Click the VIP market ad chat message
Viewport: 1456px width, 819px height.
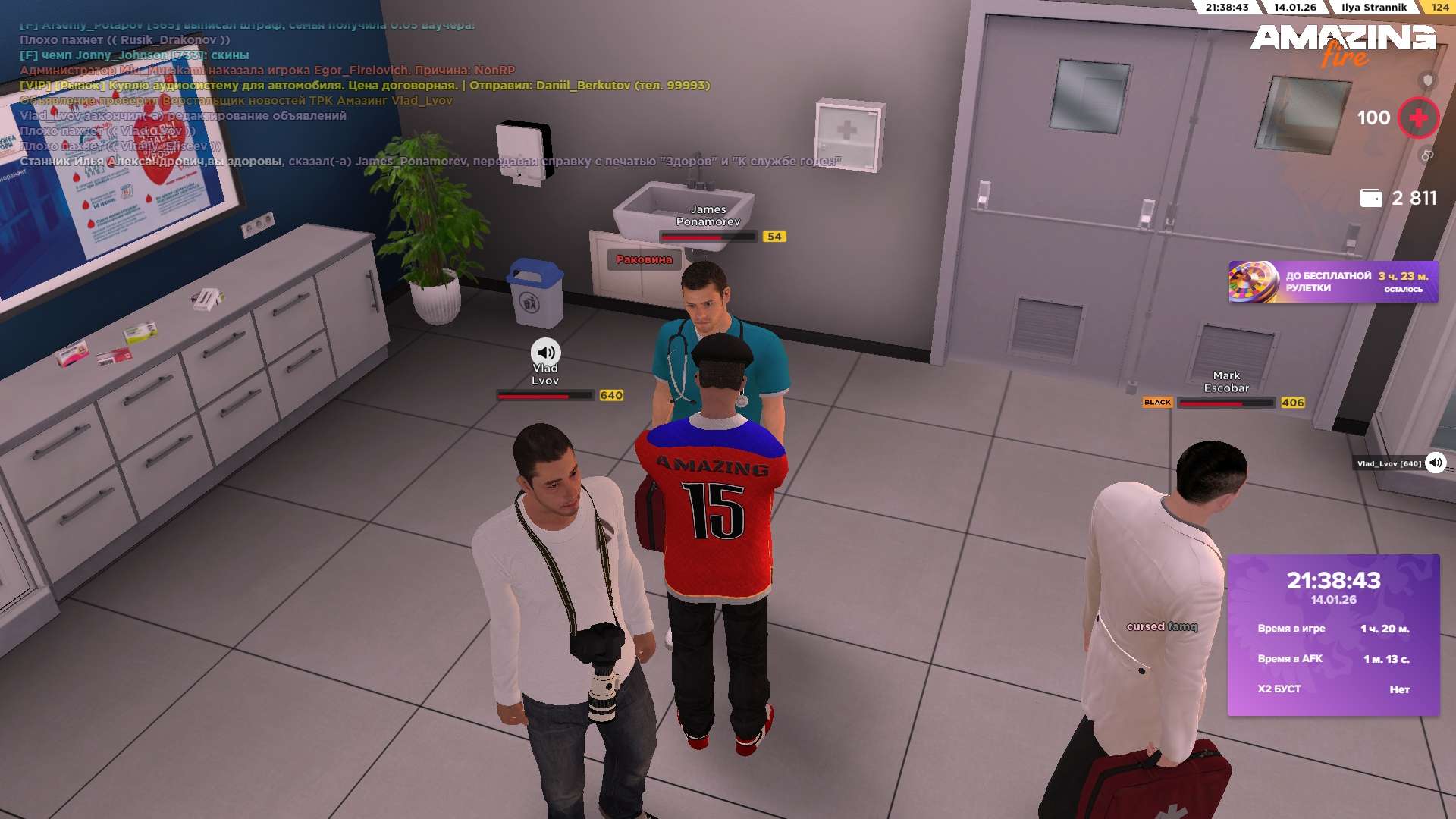pos(365,86)
